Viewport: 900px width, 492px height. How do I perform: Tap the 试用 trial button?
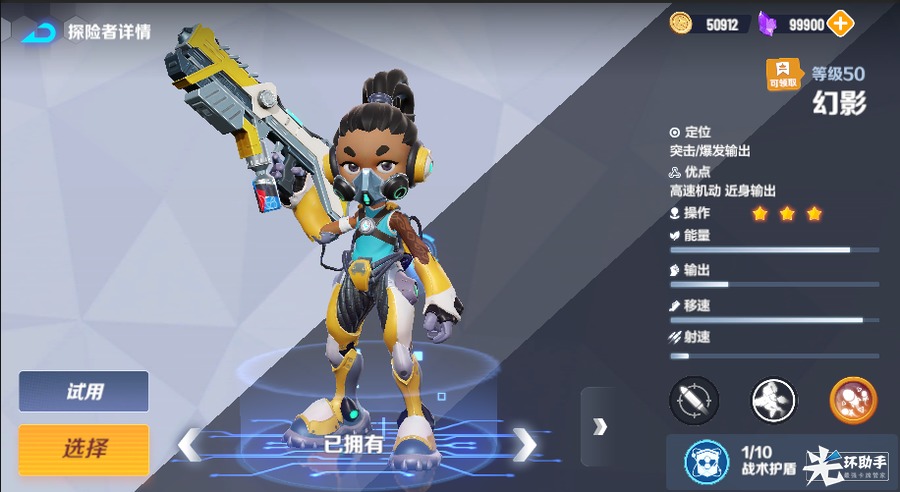tap(84, 391)
